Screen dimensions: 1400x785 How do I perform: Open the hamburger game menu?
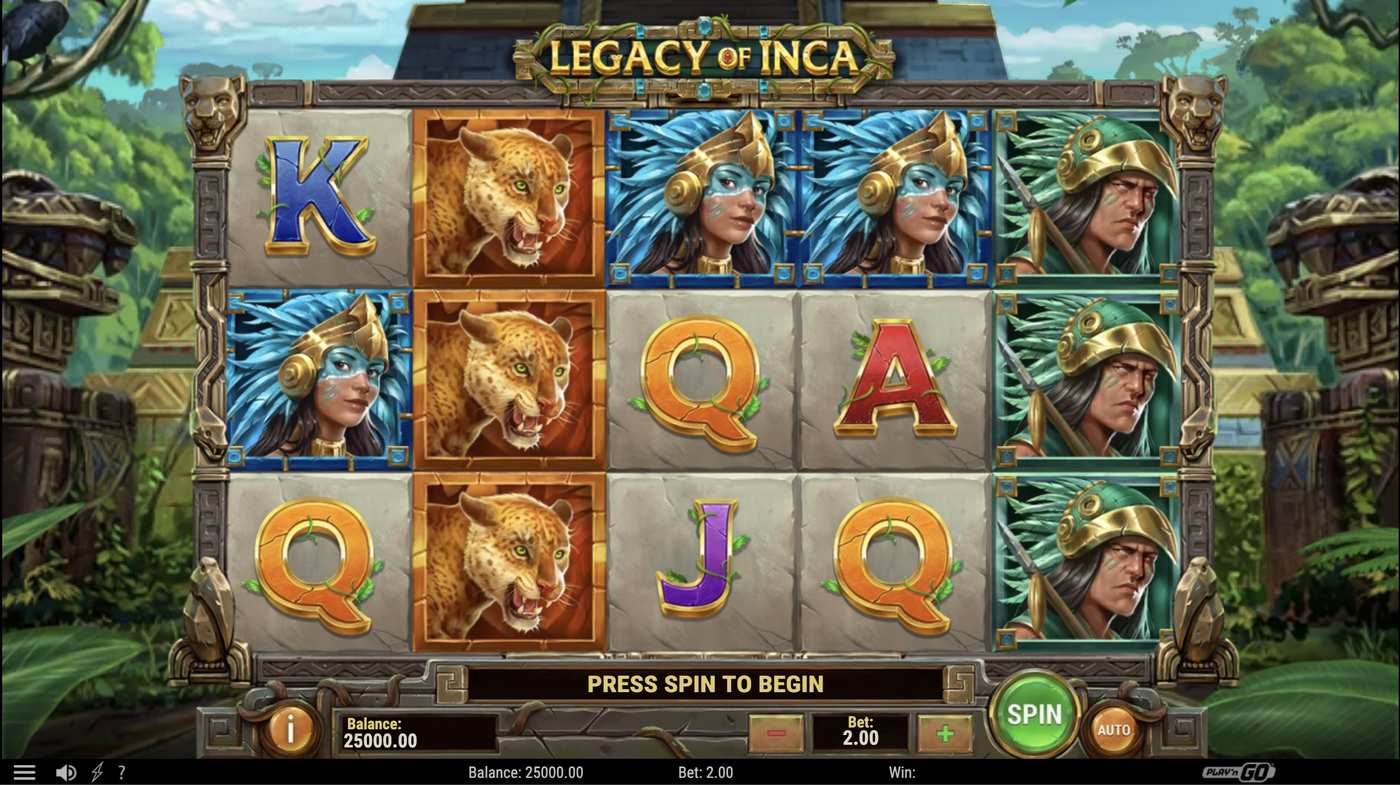point(25,770)
